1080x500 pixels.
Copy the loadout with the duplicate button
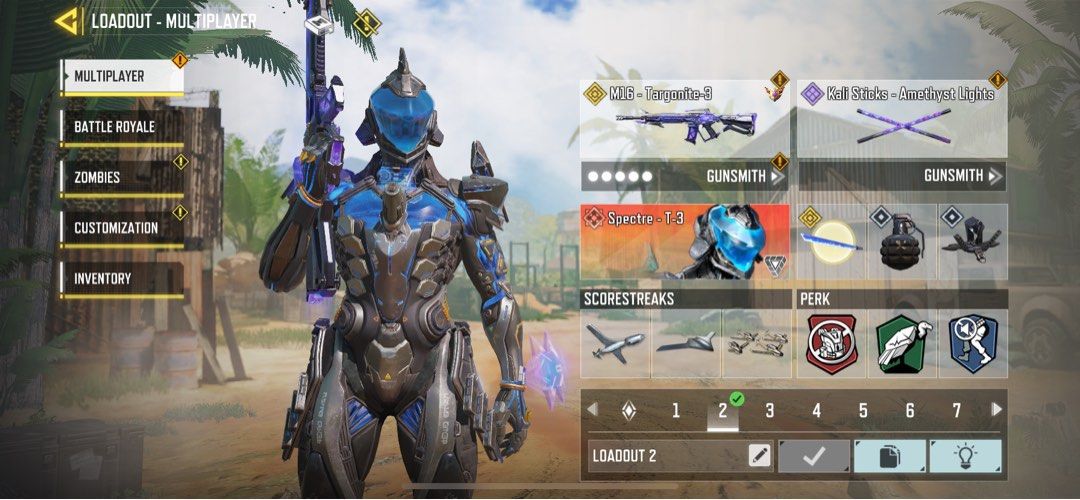coord(889,456)
